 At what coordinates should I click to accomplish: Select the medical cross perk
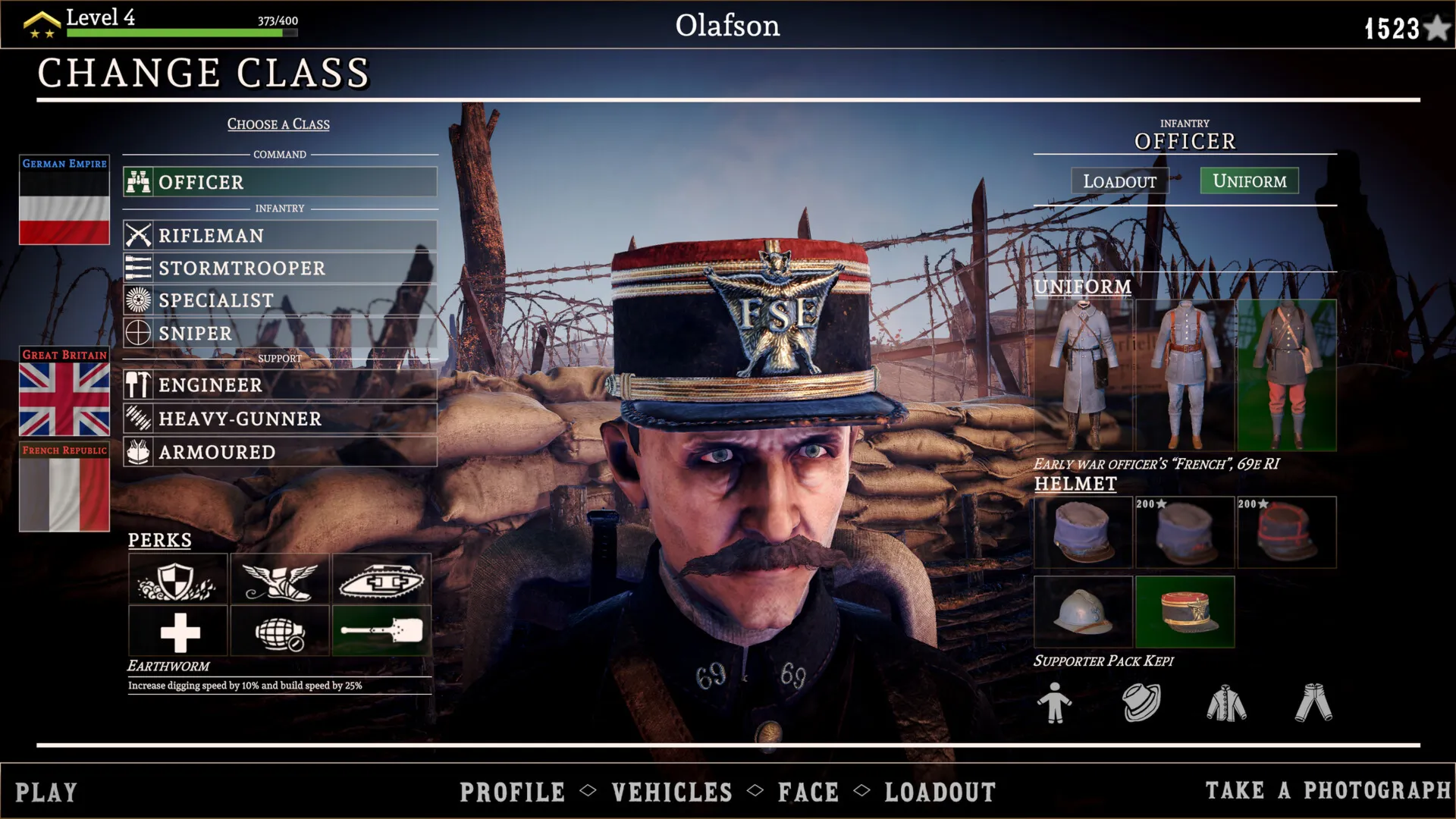pyautogui.click(x=179, y=631)
